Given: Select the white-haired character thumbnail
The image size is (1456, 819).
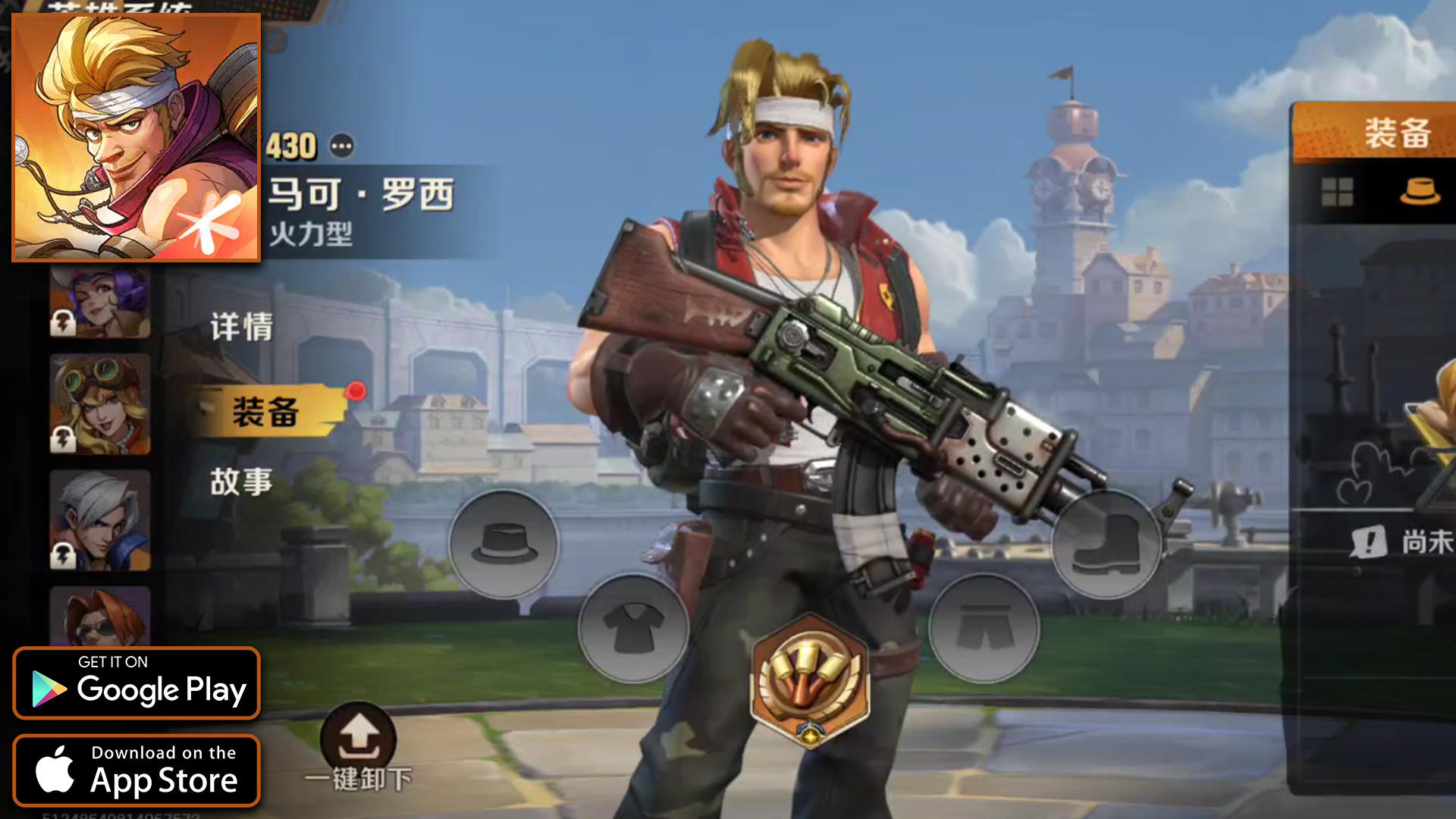Looking at the screenshot, I should 99,519.
